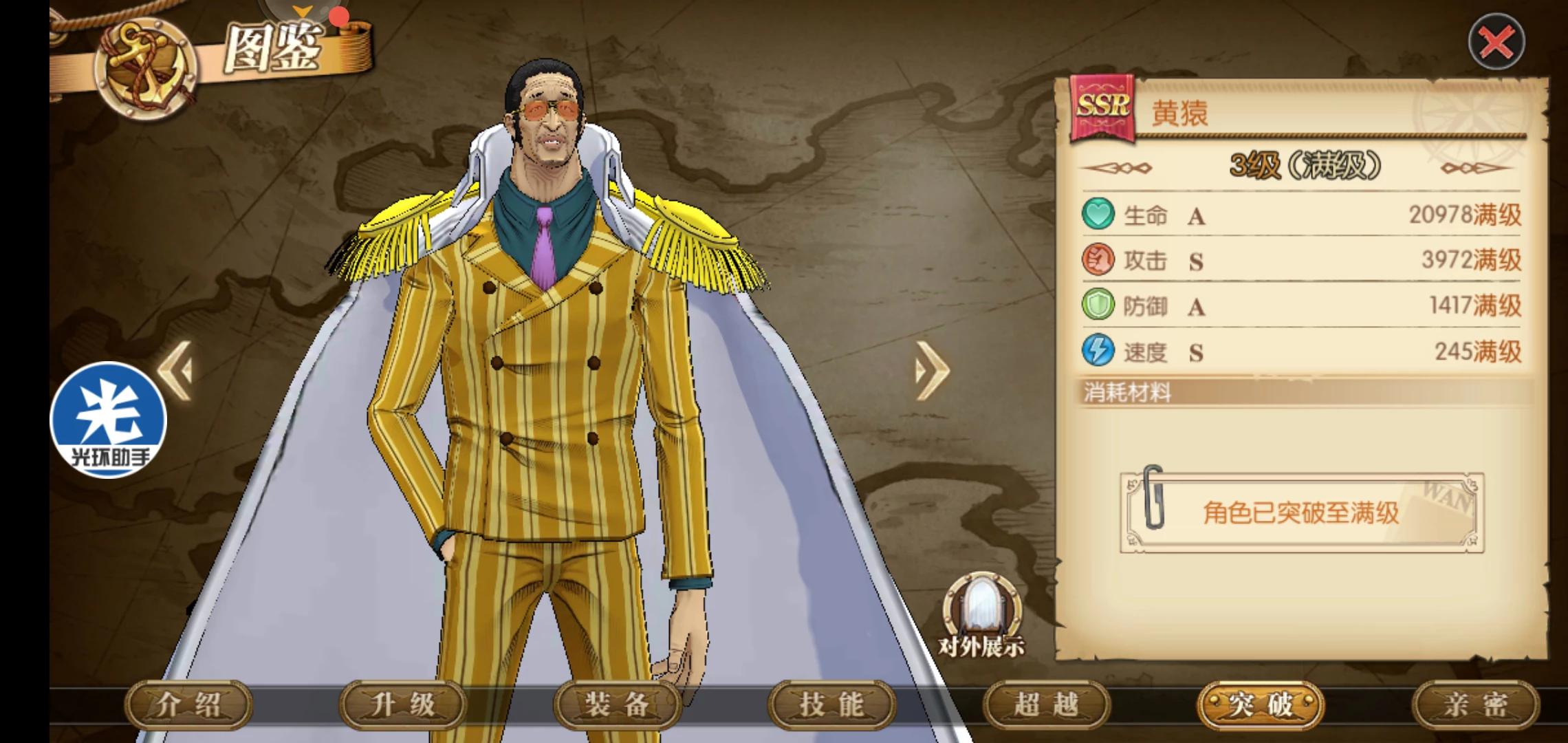Close the character codex screen
Viewport: 1568px width, 743px height.
1496,42
